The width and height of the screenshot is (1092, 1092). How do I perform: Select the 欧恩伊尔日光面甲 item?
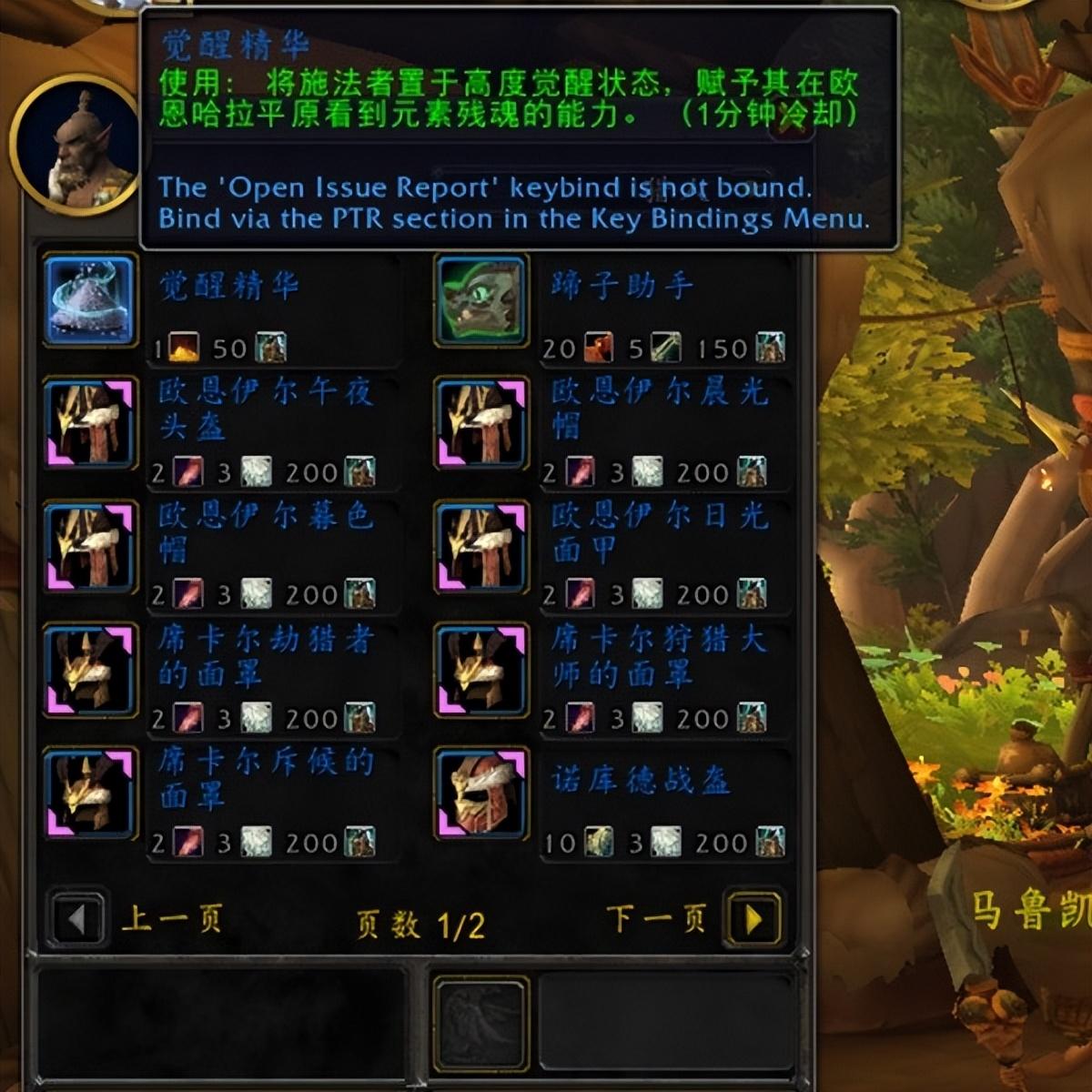click(481, 547)
